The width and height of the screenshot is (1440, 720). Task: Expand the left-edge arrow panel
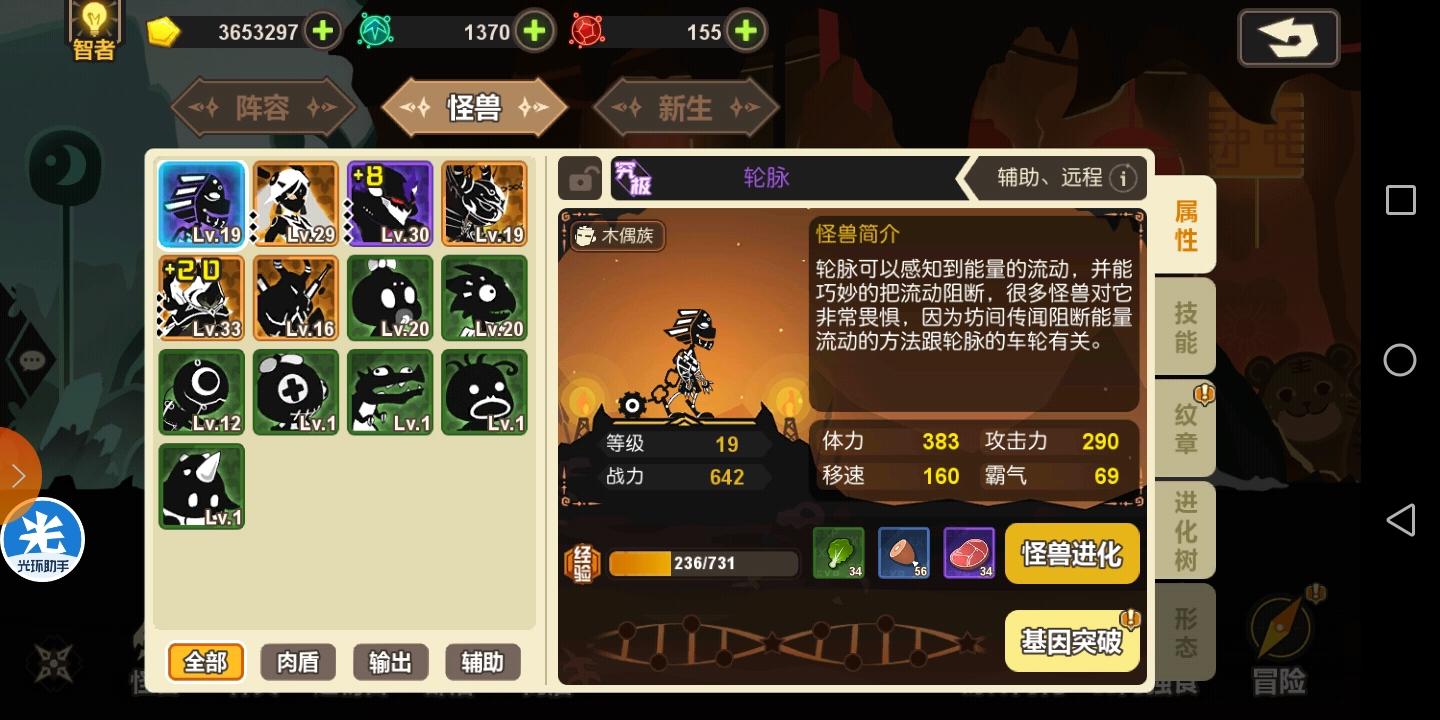(18, 475)
